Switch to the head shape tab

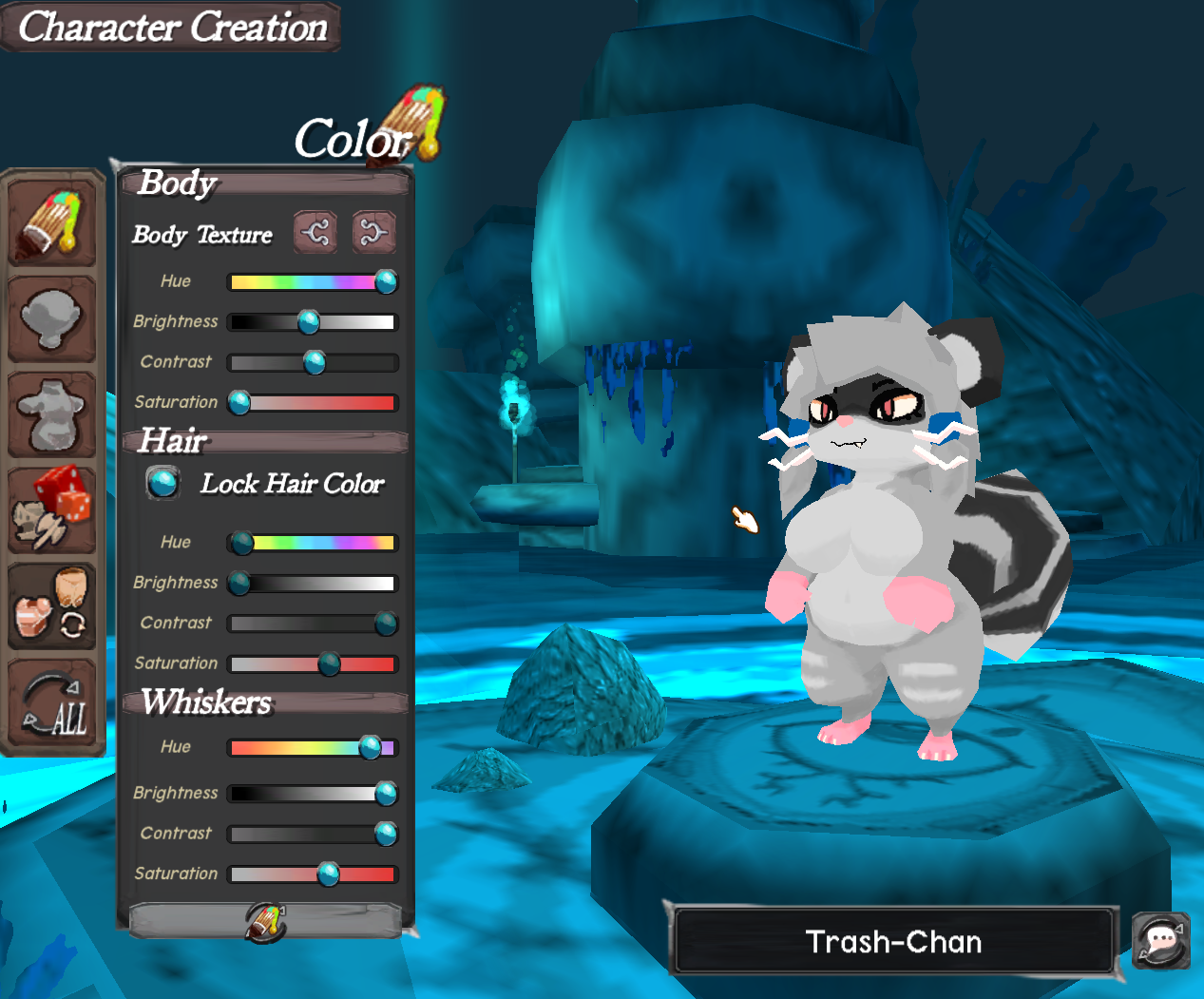pos(52,319)
